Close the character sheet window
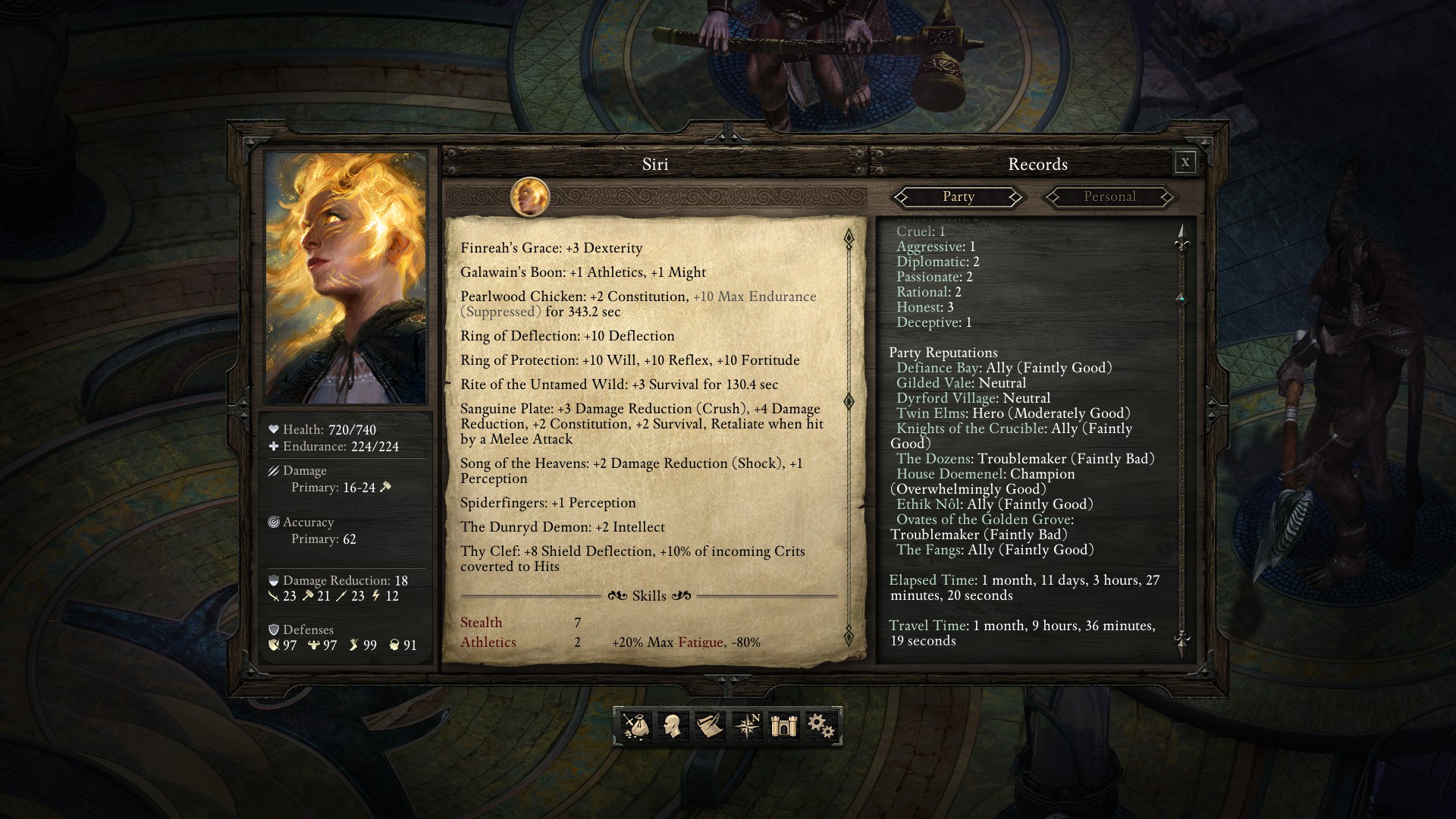 pyautogui.click(x=1185, y=162)
